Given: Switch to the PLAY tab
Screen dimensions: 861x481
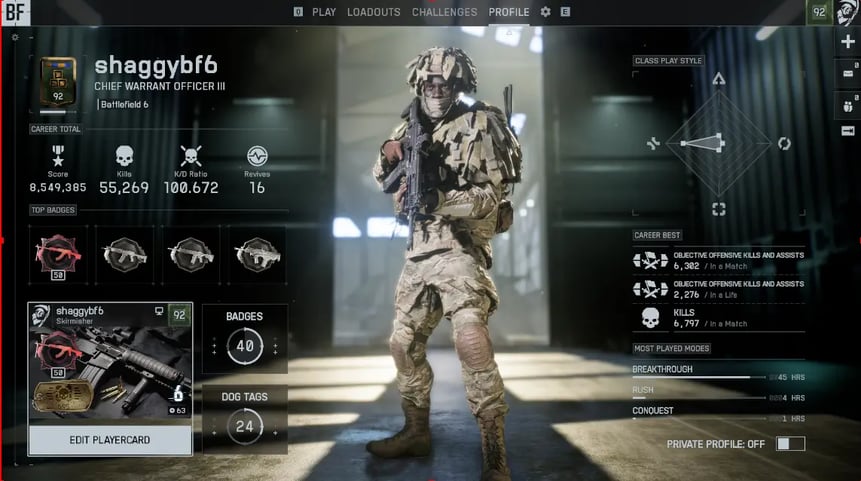Looking at the screenshot, I should point(324,12).
